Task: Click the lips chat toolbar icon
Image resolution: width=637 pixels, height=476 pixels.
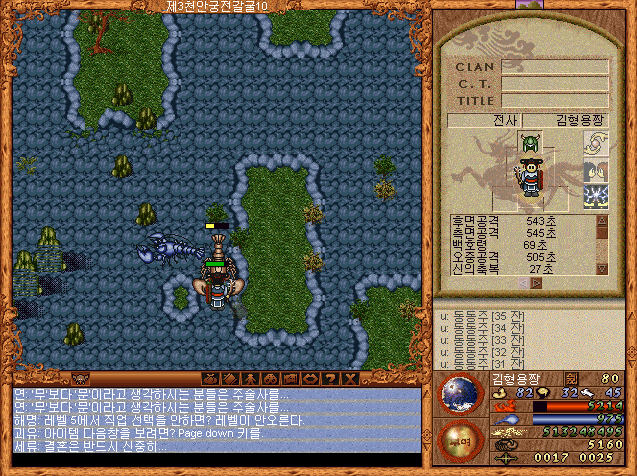Action: [x=309, y=379]
